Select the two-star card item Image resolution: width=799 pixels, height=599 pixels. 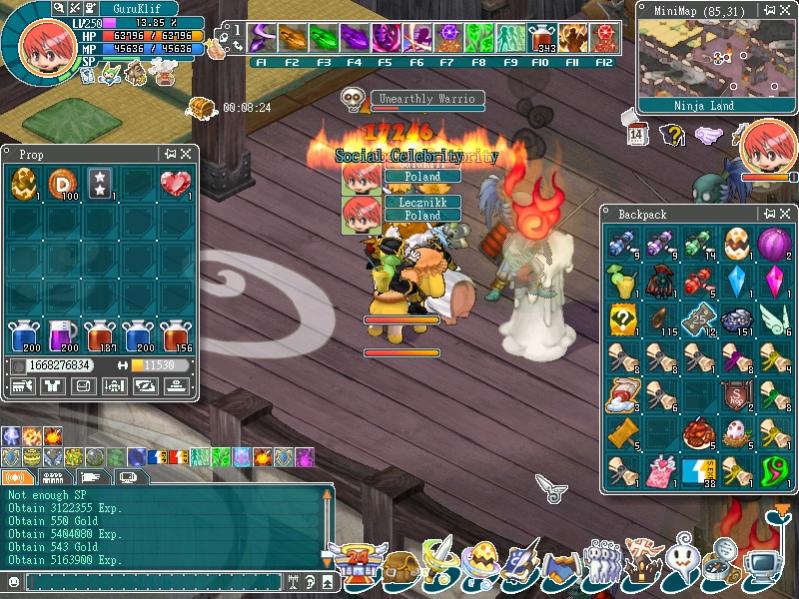click(100, 185)
